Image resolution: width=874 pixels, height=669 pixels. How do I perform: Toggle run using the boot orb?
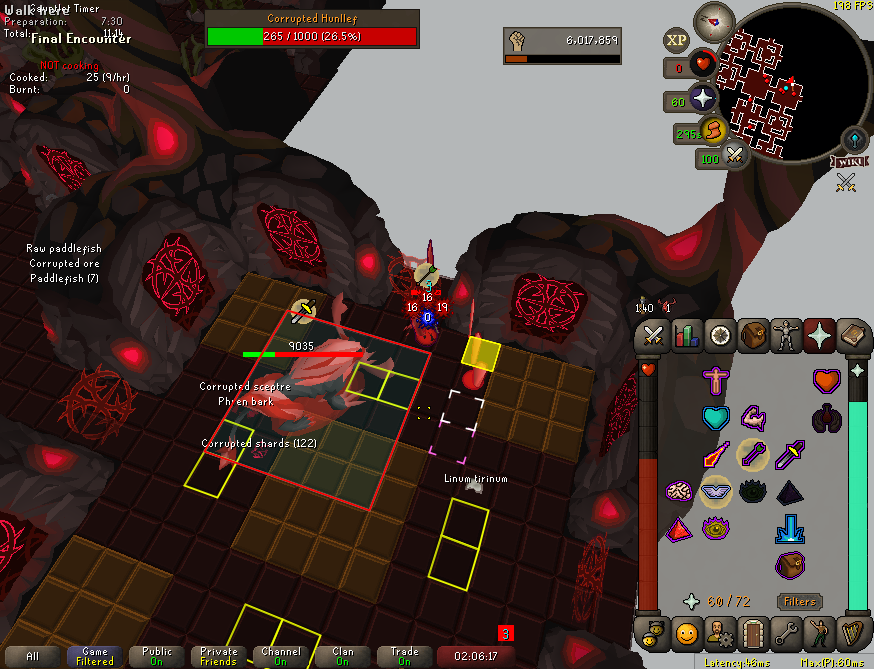click(712, 129)
